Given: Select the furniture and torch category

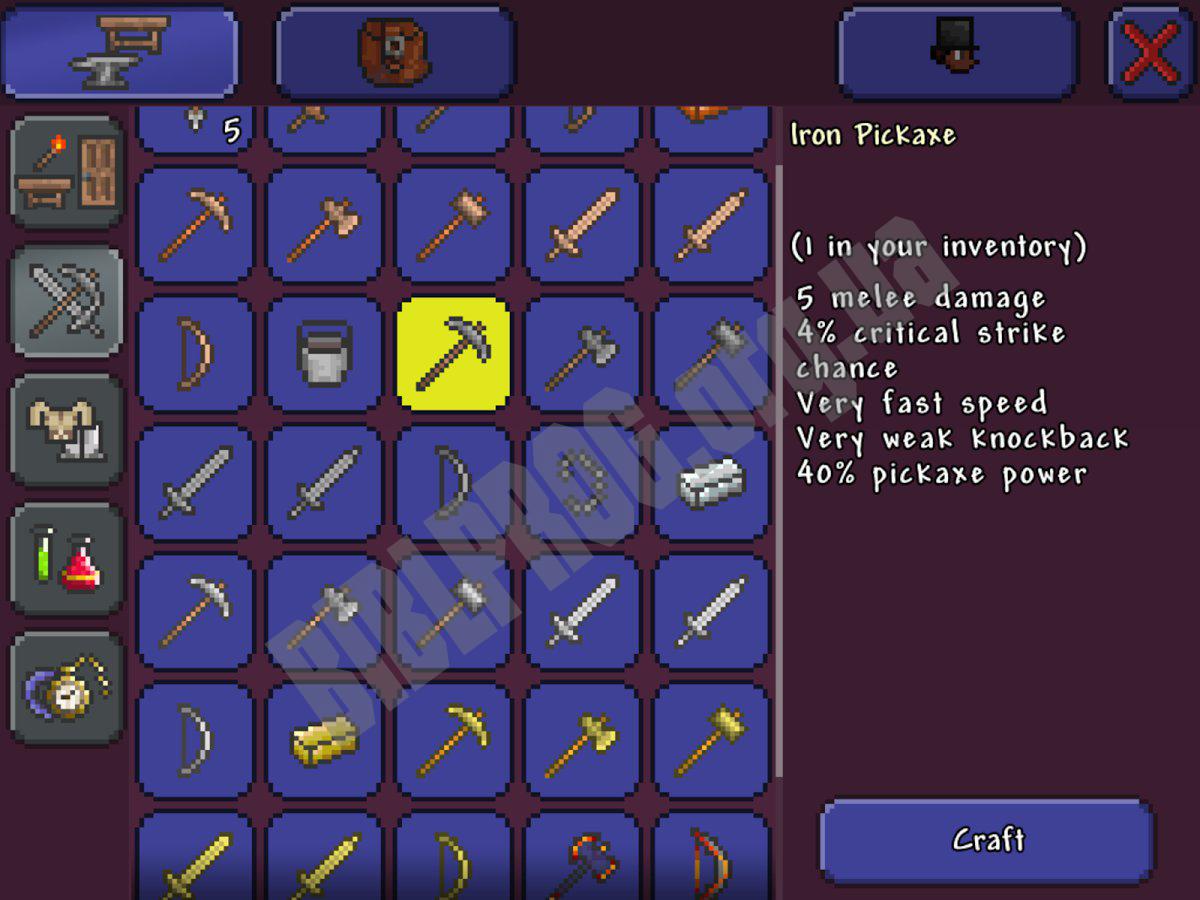Looking at the screenshot, I should (x=67, y=172).
